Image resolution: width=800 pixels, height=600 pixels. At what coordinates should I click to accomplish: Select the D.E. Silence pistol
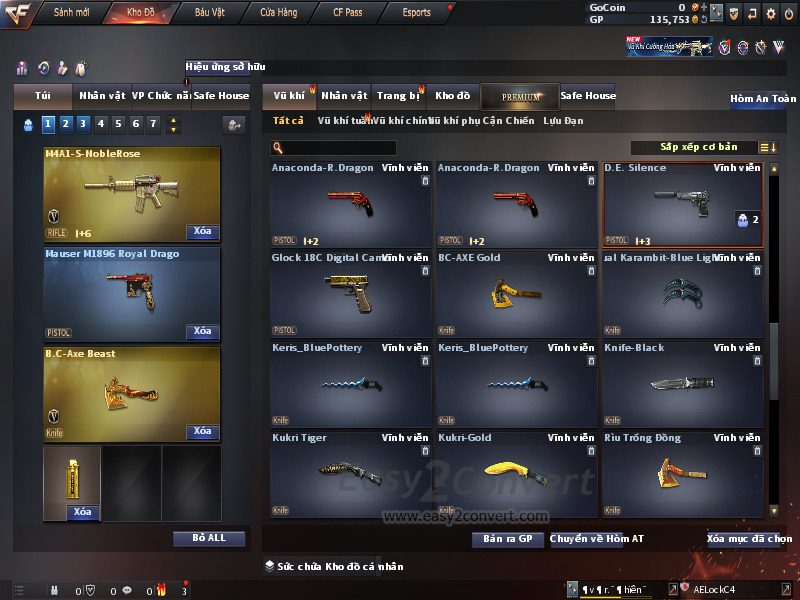pyautogui.click(x=681, y=204)
